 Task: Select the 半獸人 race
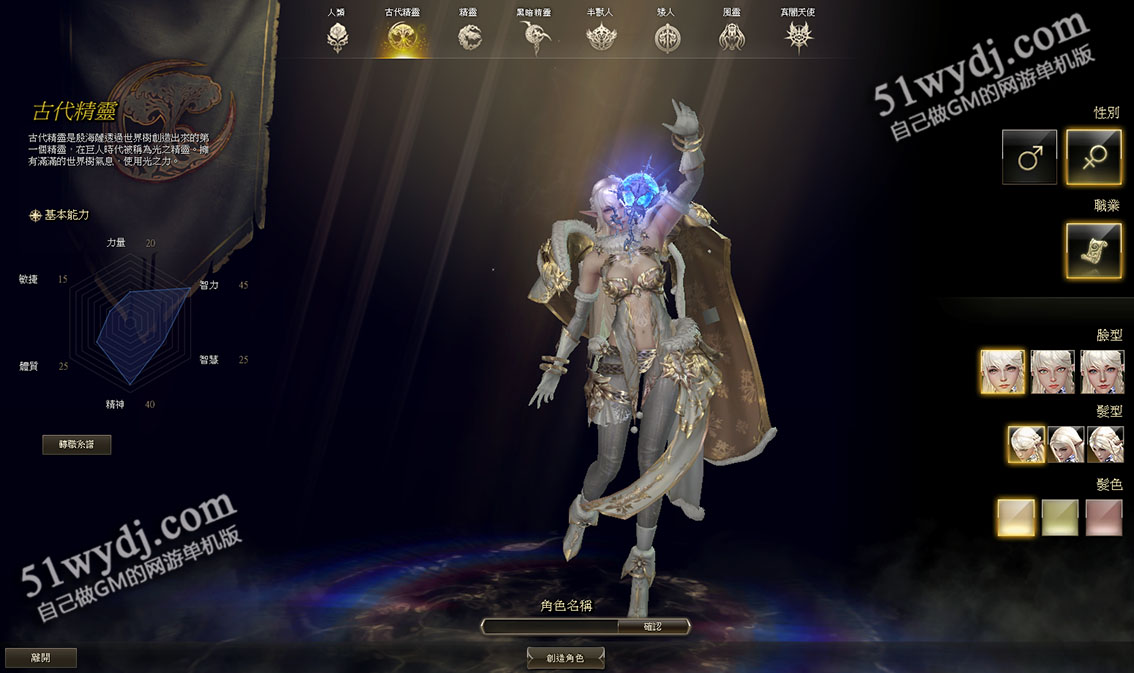(601, 37)
